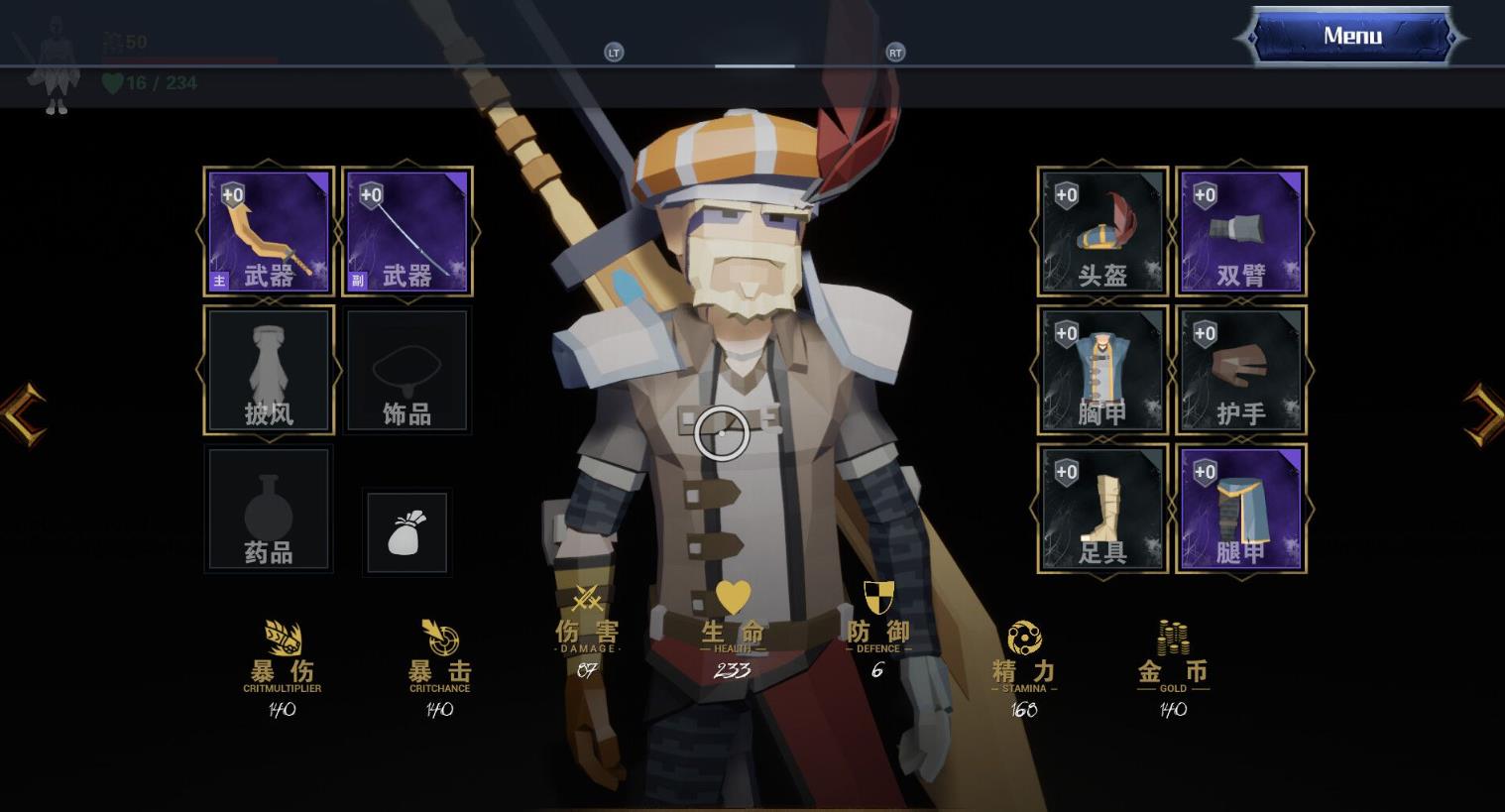Select the purple arms armor slot

[1241, 232]
